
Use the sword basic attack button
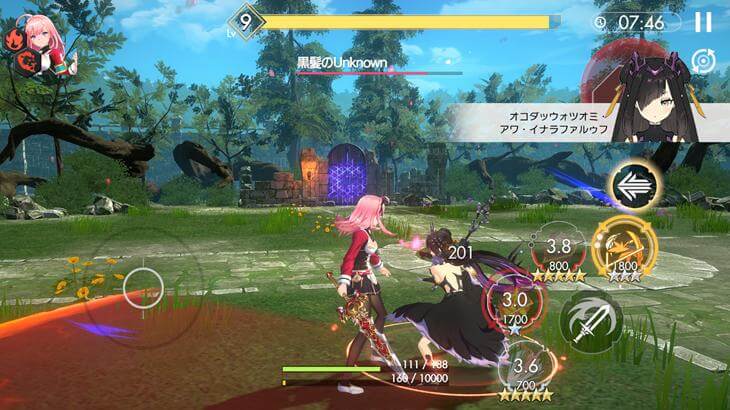(589, 322)
